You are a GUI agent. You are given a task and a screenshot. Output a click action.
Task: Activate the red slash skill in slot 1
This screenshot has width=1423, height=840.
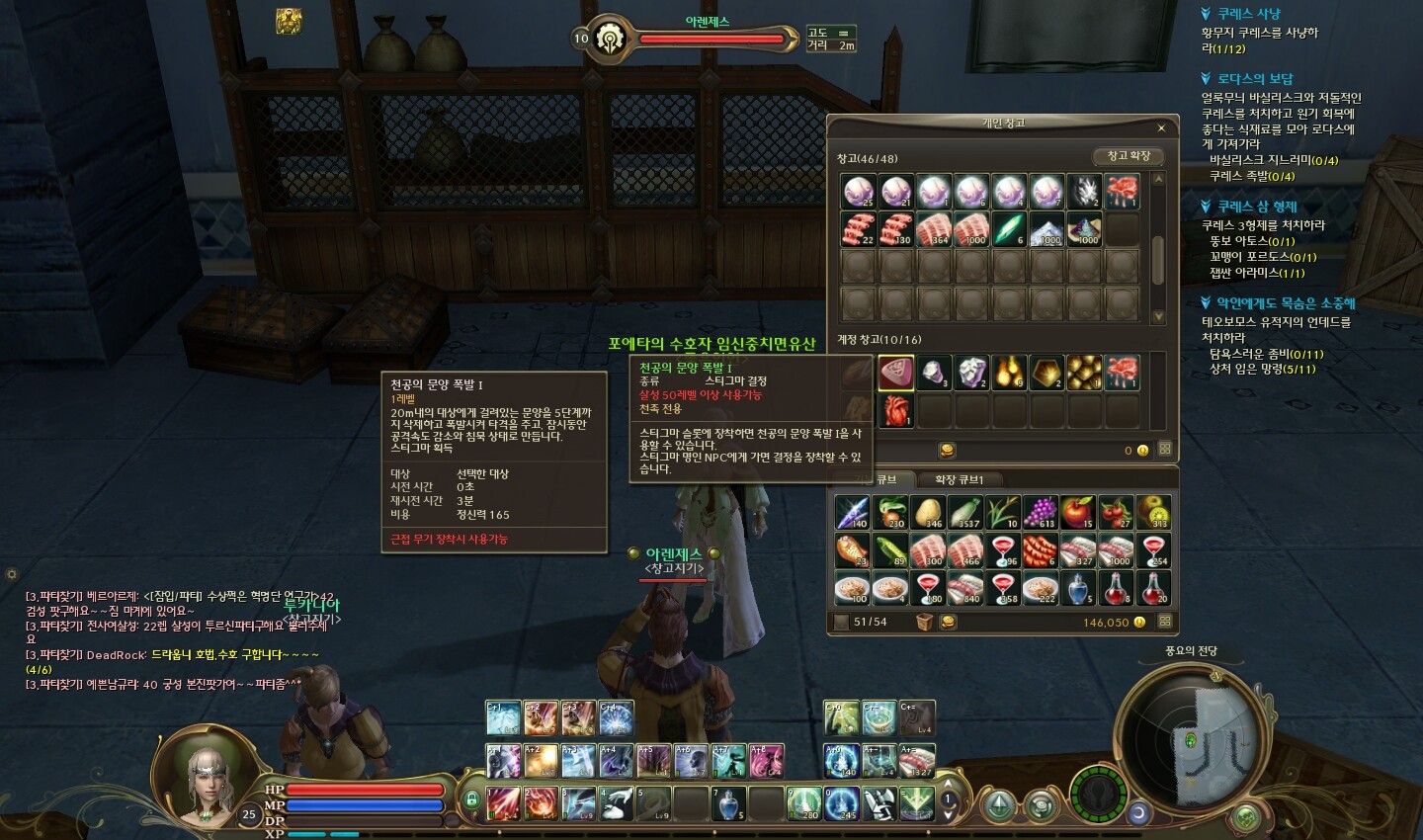pyautogui.click(x=503, y=803)
